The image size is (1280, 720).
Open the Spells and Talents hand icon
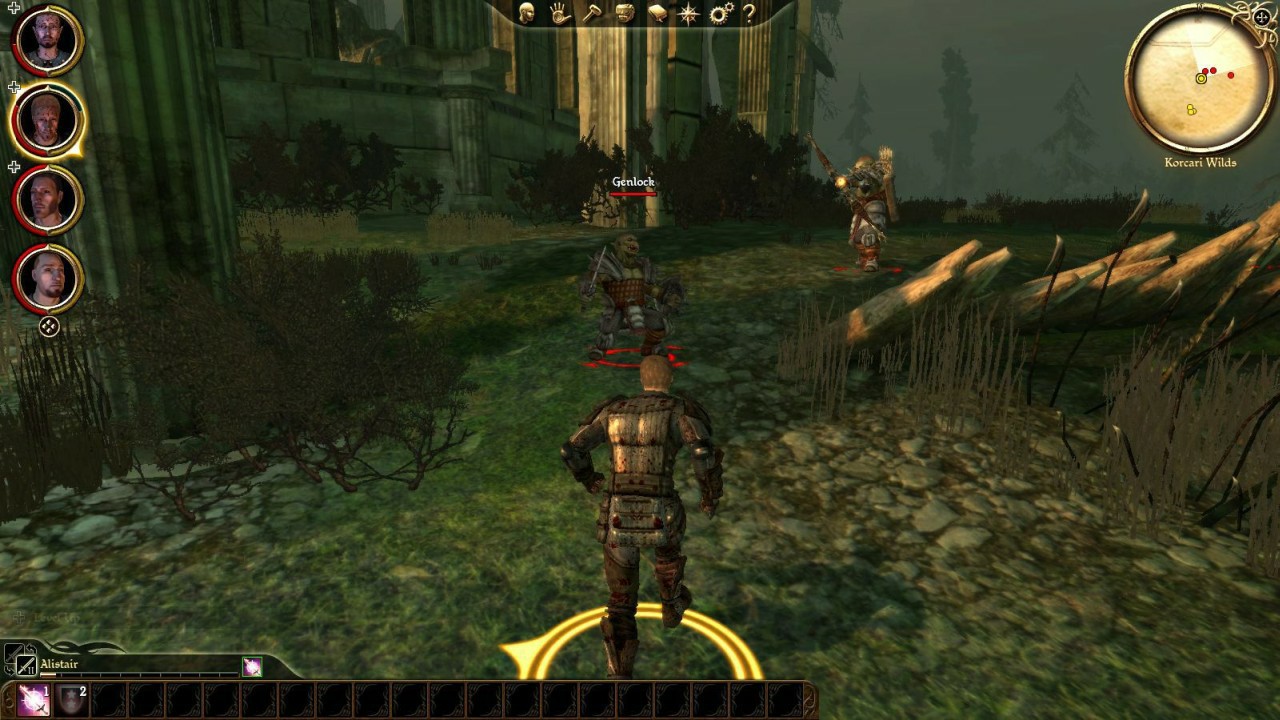[x=560, y=14]
